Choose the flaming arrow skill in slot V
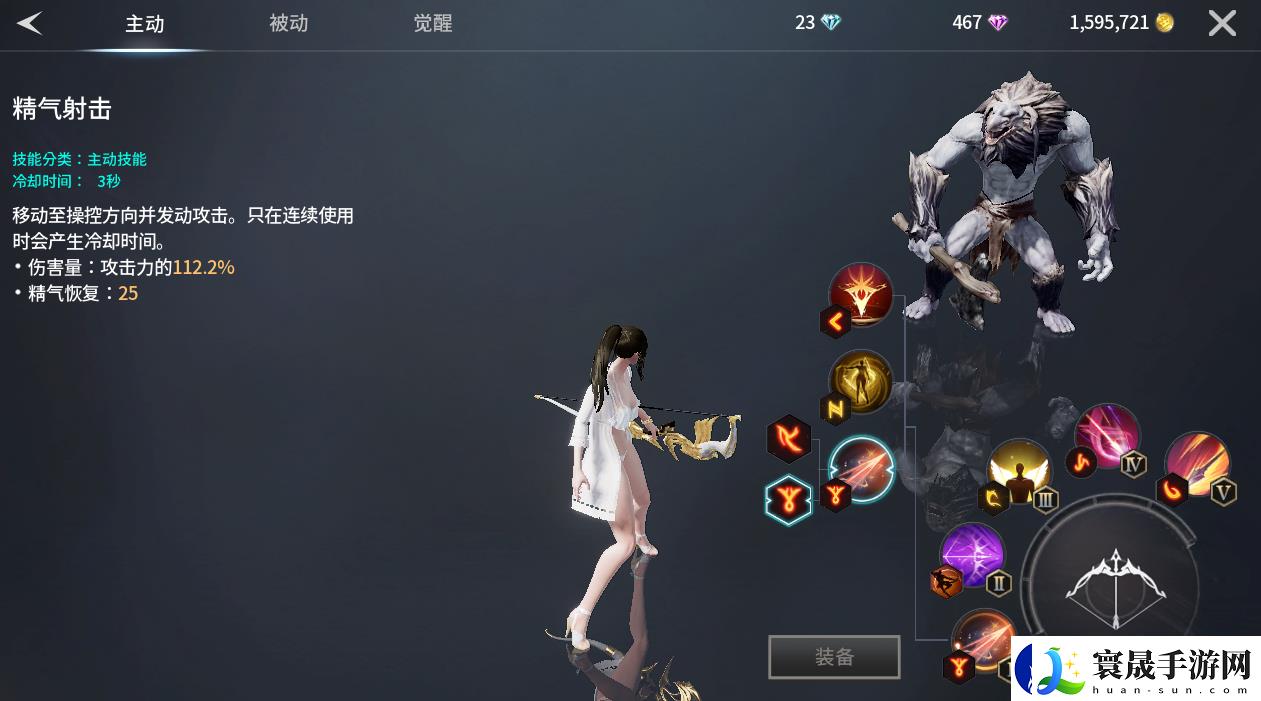Screen dimensions: 1261x701 coord(1197,463)
